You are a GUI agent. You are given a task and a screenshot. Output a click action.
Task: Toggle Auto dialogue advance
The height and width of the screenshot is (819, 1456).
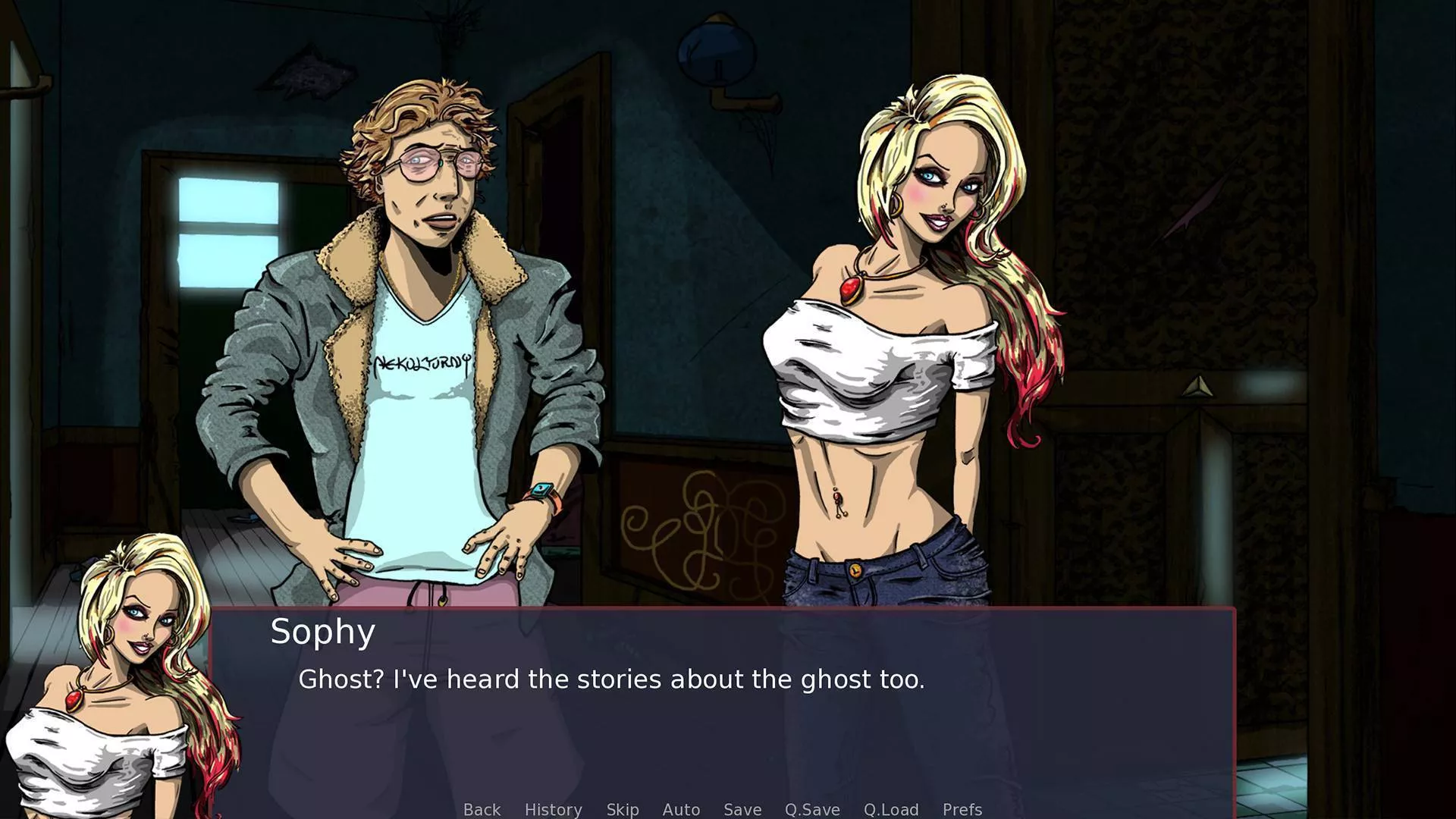click(x=681, y=809)
